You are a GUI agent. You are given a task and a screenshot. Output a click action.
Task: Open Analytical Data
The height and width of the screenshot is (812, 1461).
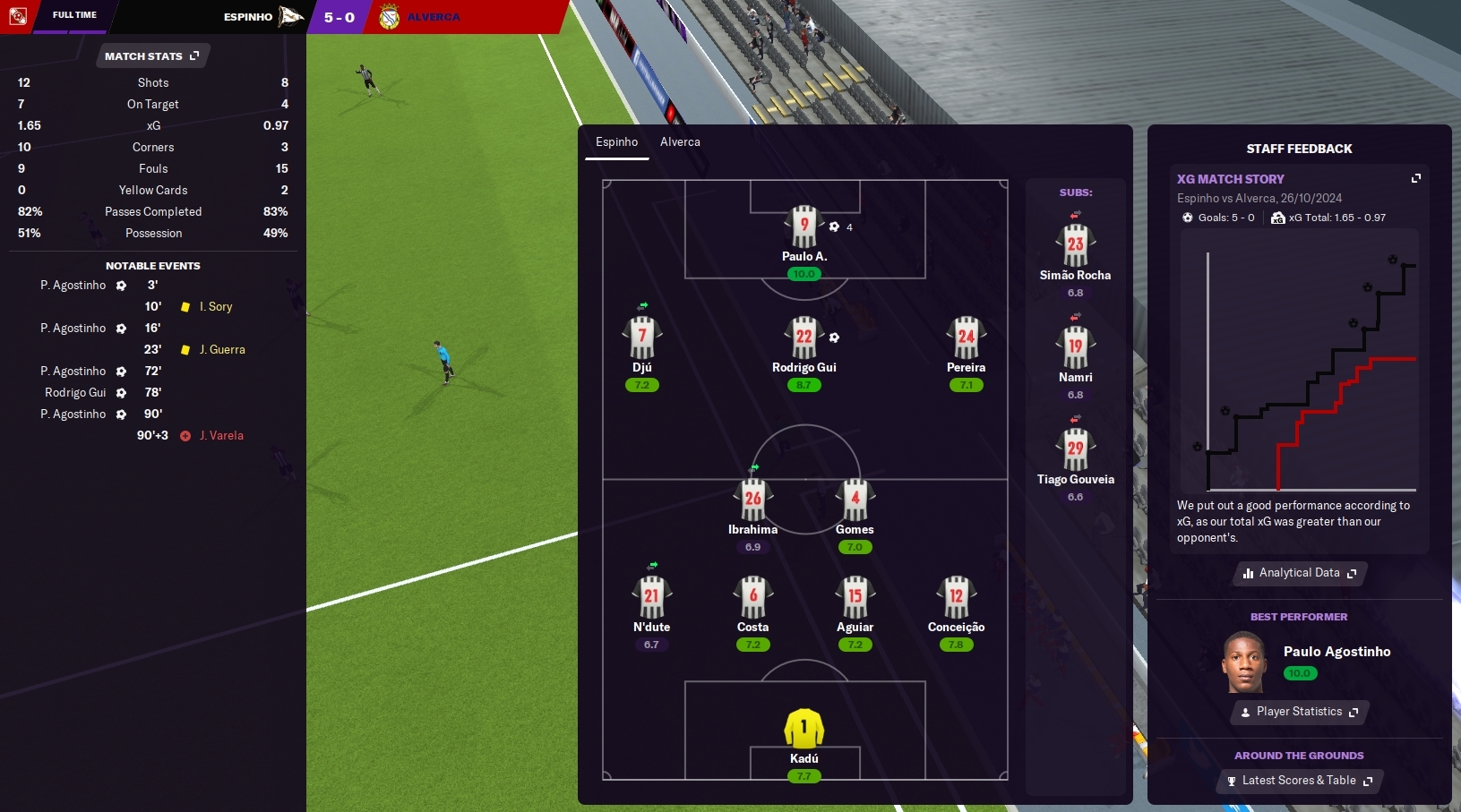[1300, 573]
